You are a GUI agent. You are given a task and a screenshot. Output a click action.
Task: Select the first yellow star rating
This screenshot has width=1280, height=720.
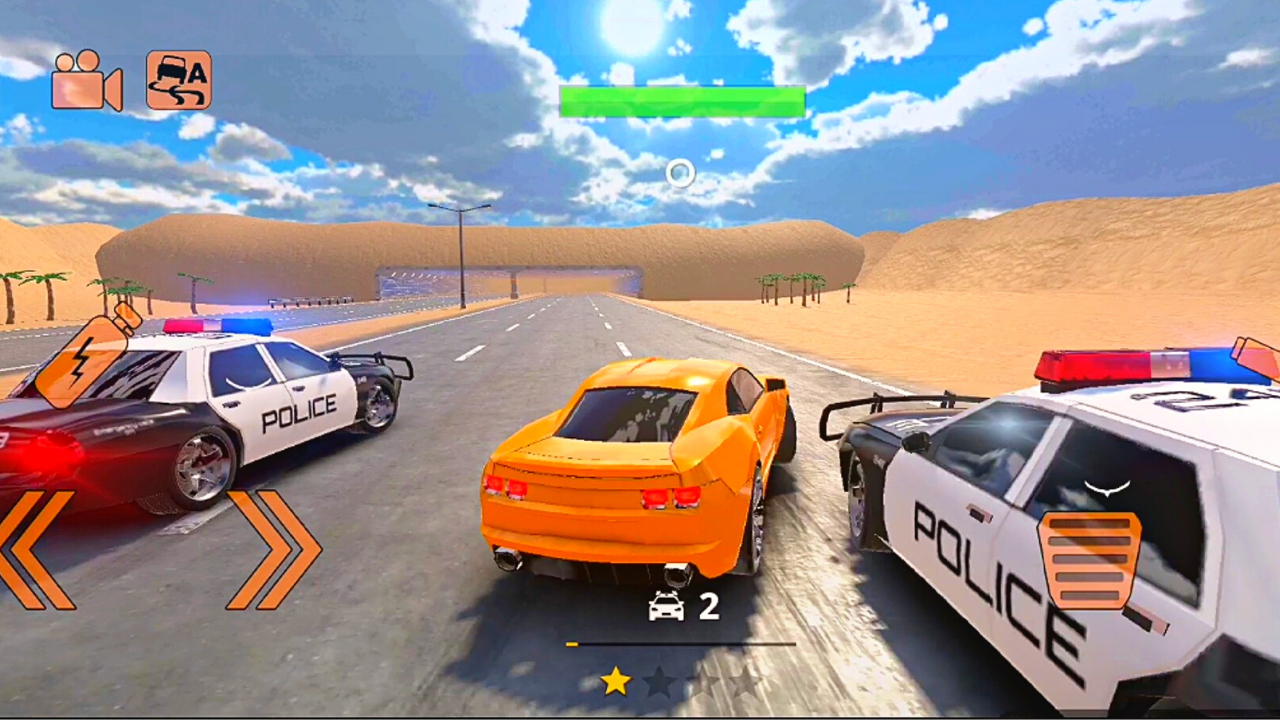(x=617, y=681)
